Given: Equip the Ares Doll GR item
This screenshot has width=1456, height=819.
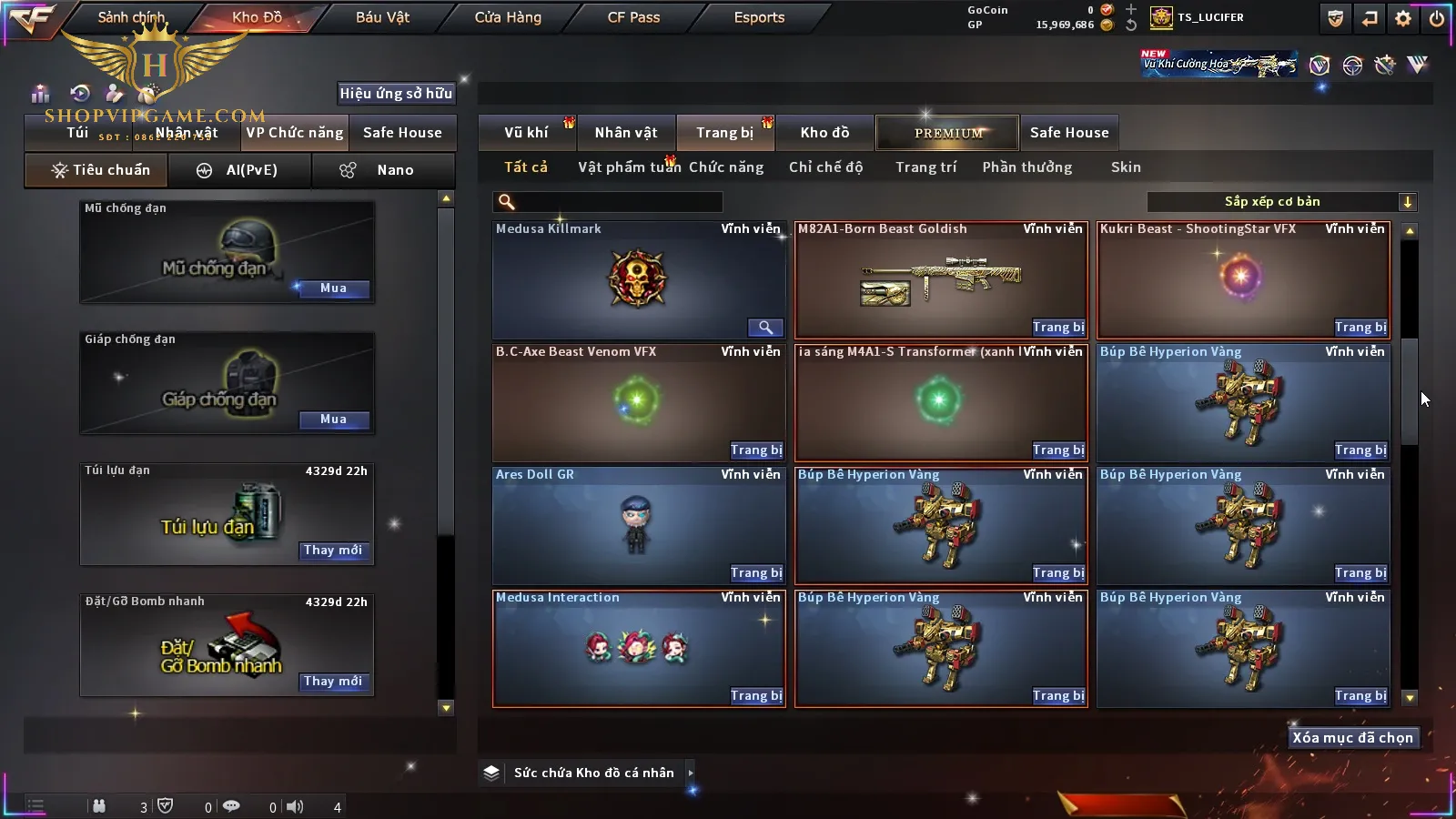Looking at the screenshot, I should 755,573.
